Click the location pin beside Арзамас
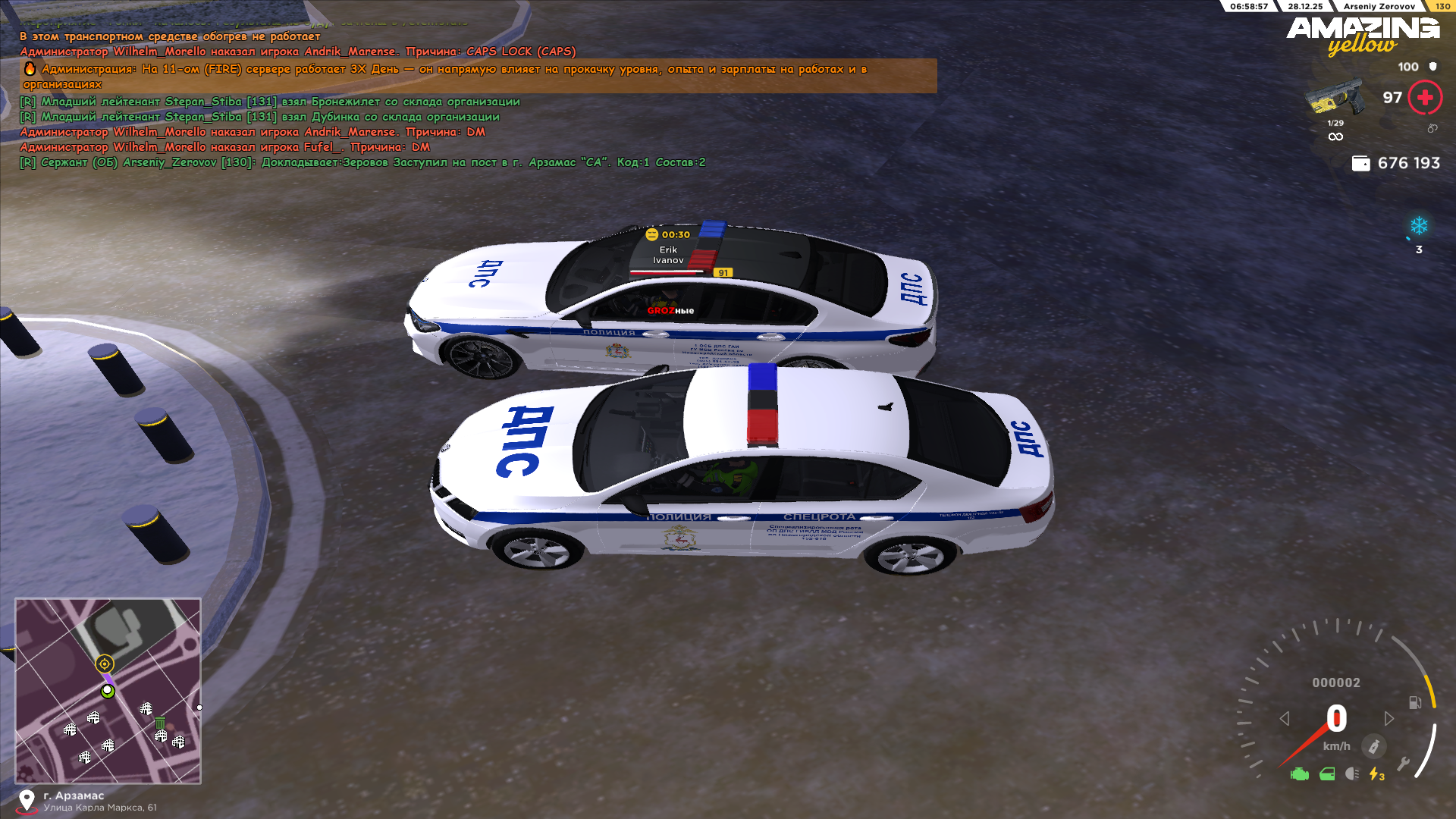 [x=27, y=800]
